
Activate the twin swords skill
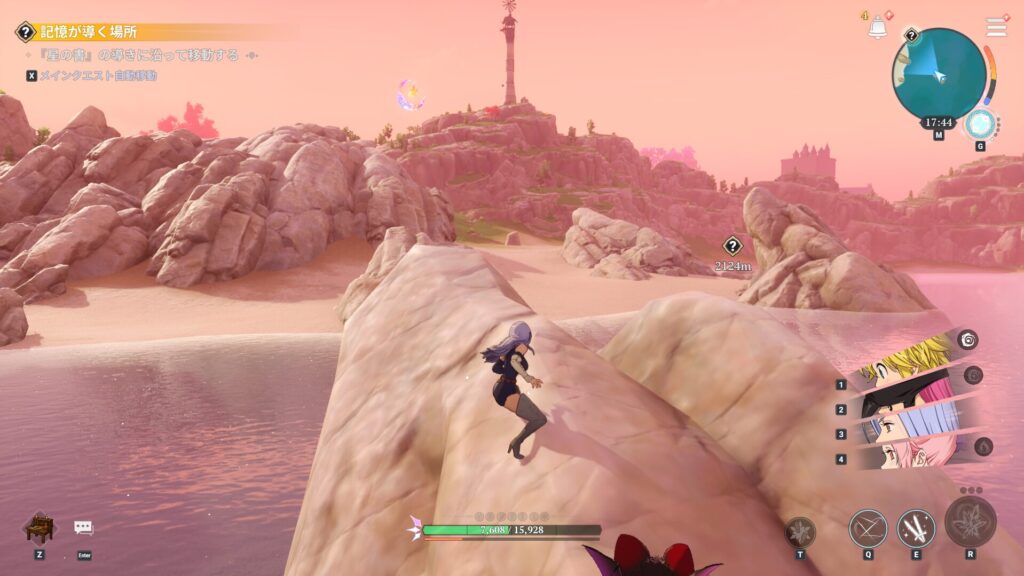pyautogui.click(x=916, y=527)
